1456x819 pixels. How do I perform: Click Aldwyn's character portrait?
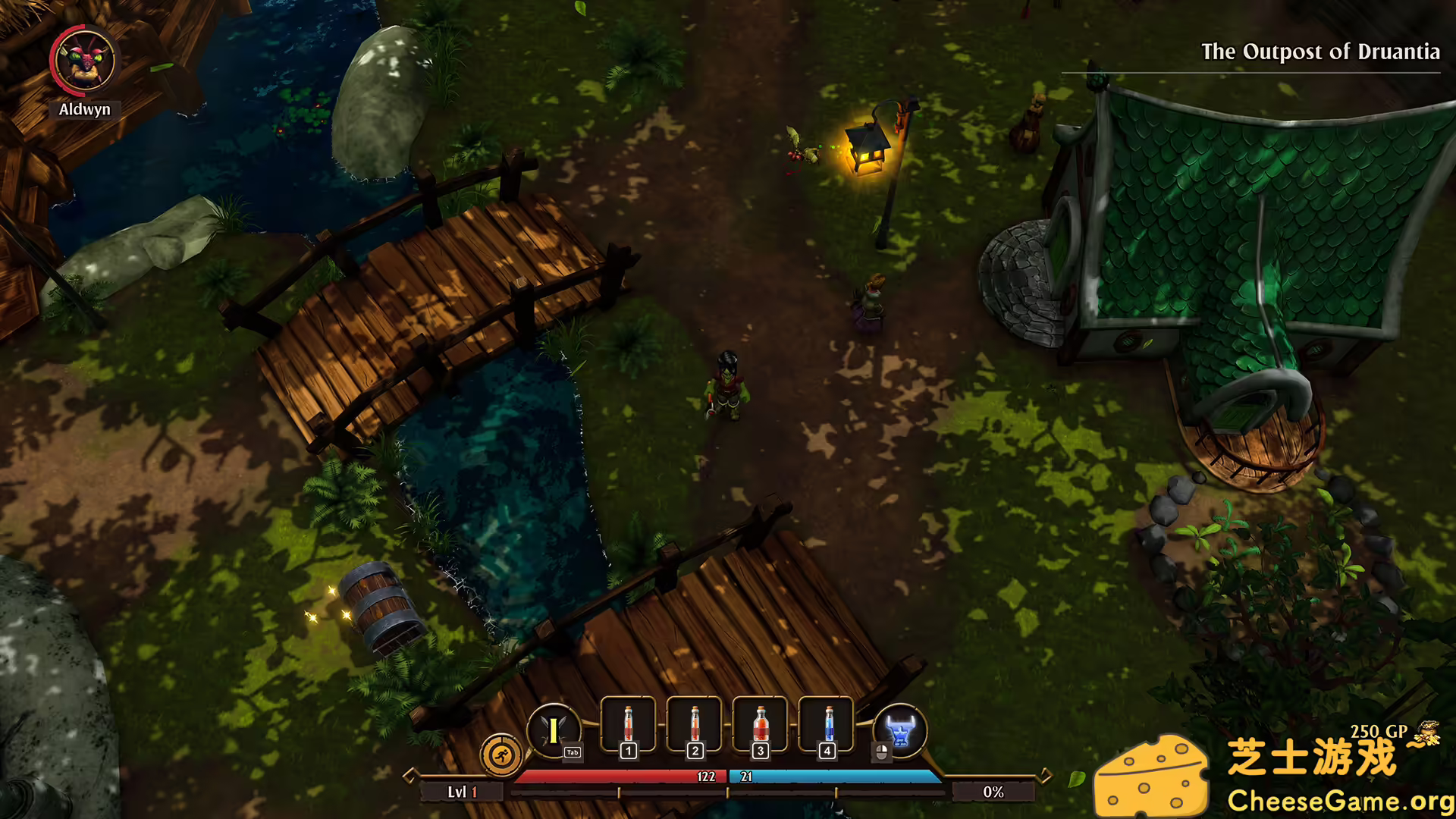pos(83,61)
